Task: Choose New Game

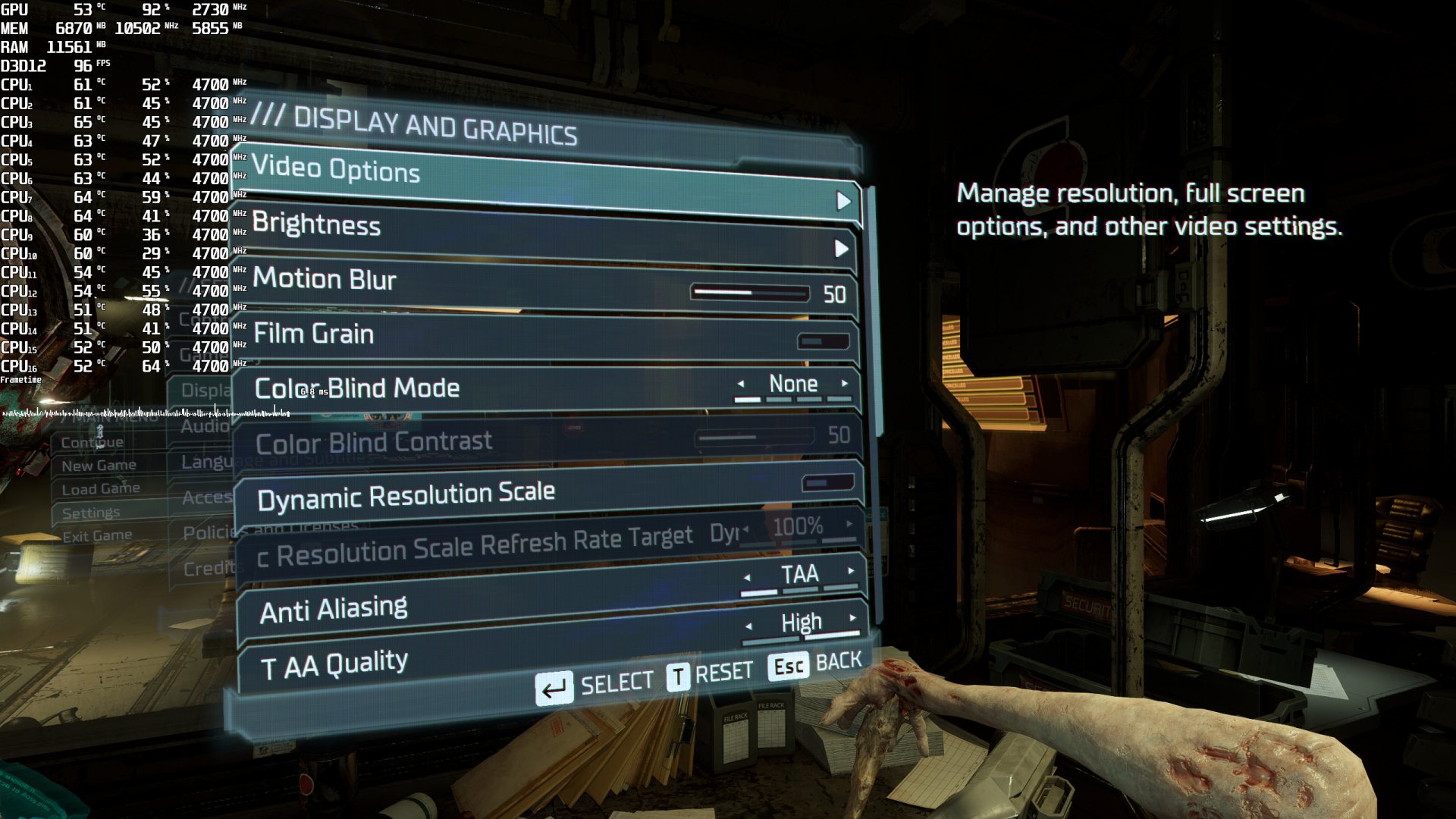Action: pos(100,465)
